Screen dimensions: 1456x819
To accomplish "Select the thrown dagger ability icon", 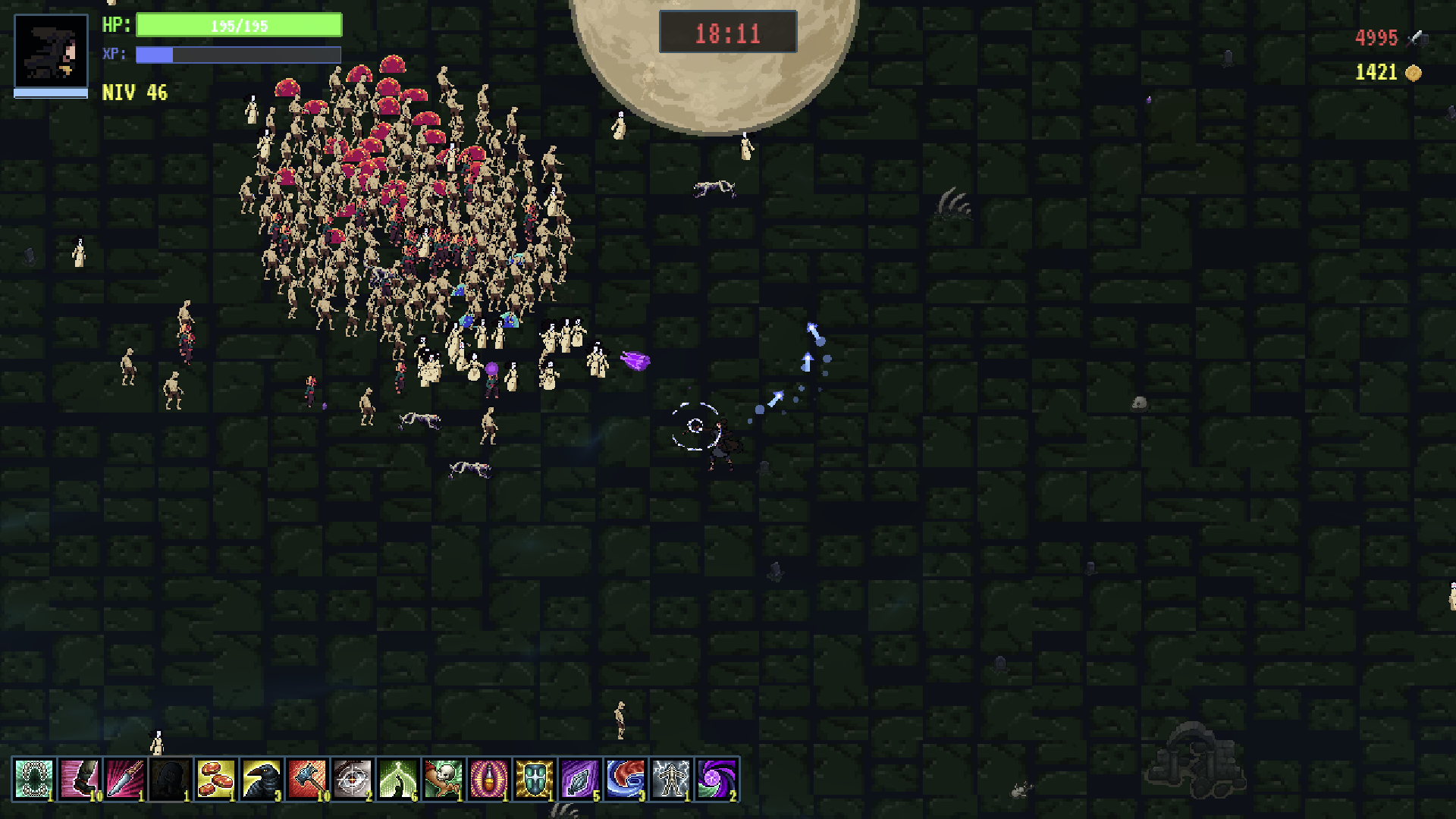I will 125,779.
